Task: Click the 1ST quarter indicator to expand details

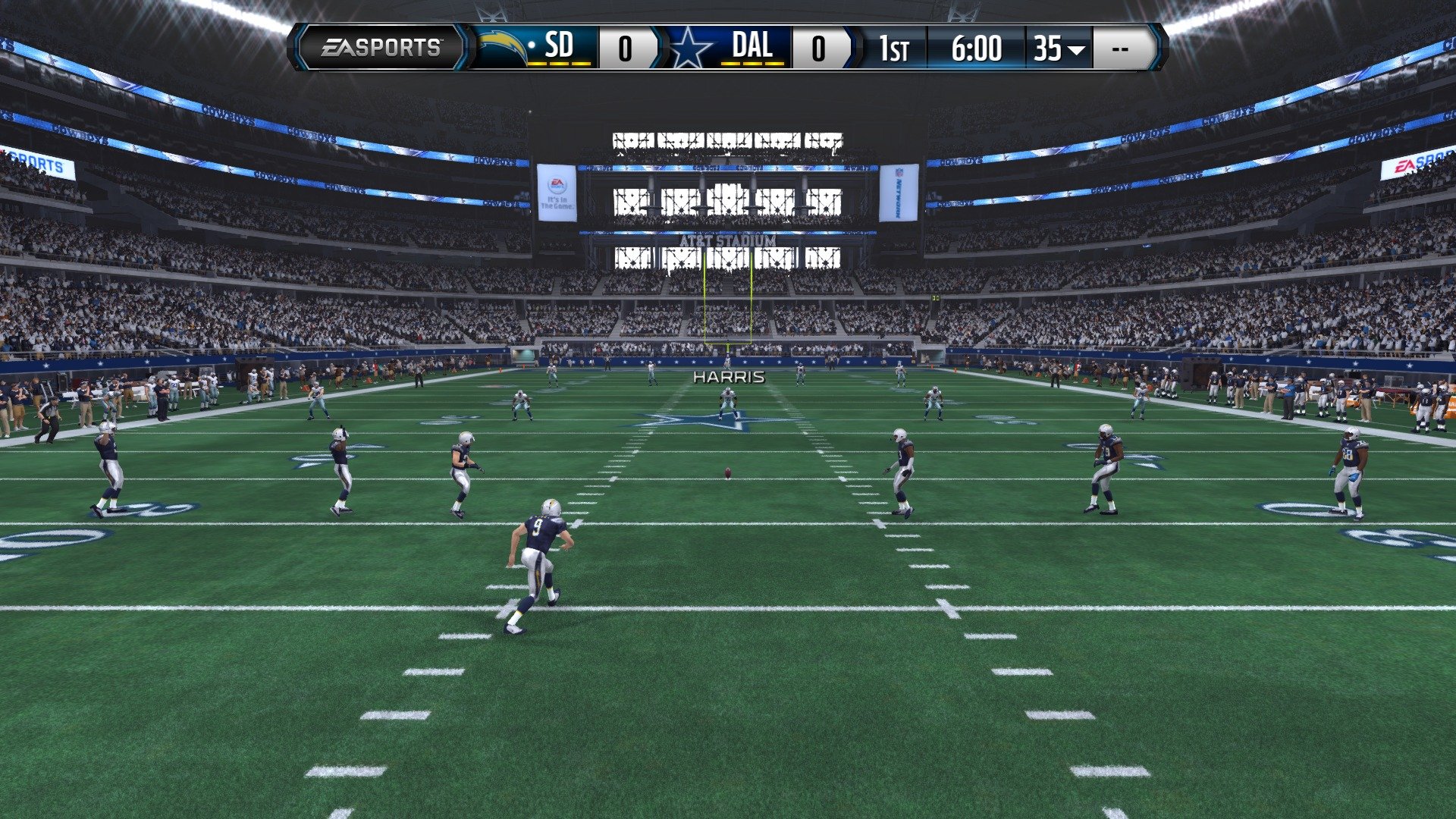Action: click(896, 48)
